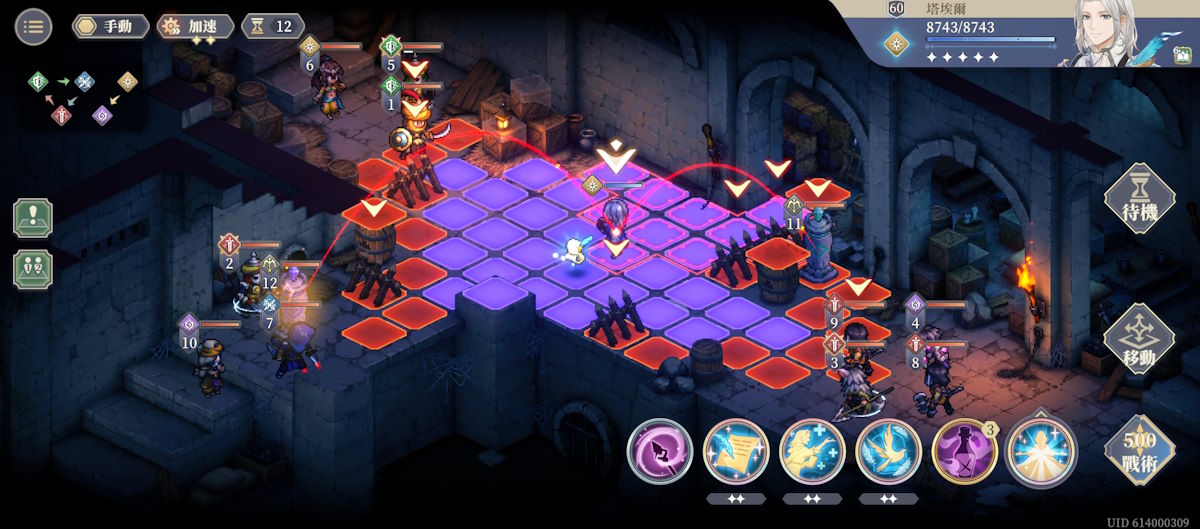Image resolution: width=1200 pixels, height=529 pixels.
Task: Click the 待機 standby button
Action: pos(1139,197)
